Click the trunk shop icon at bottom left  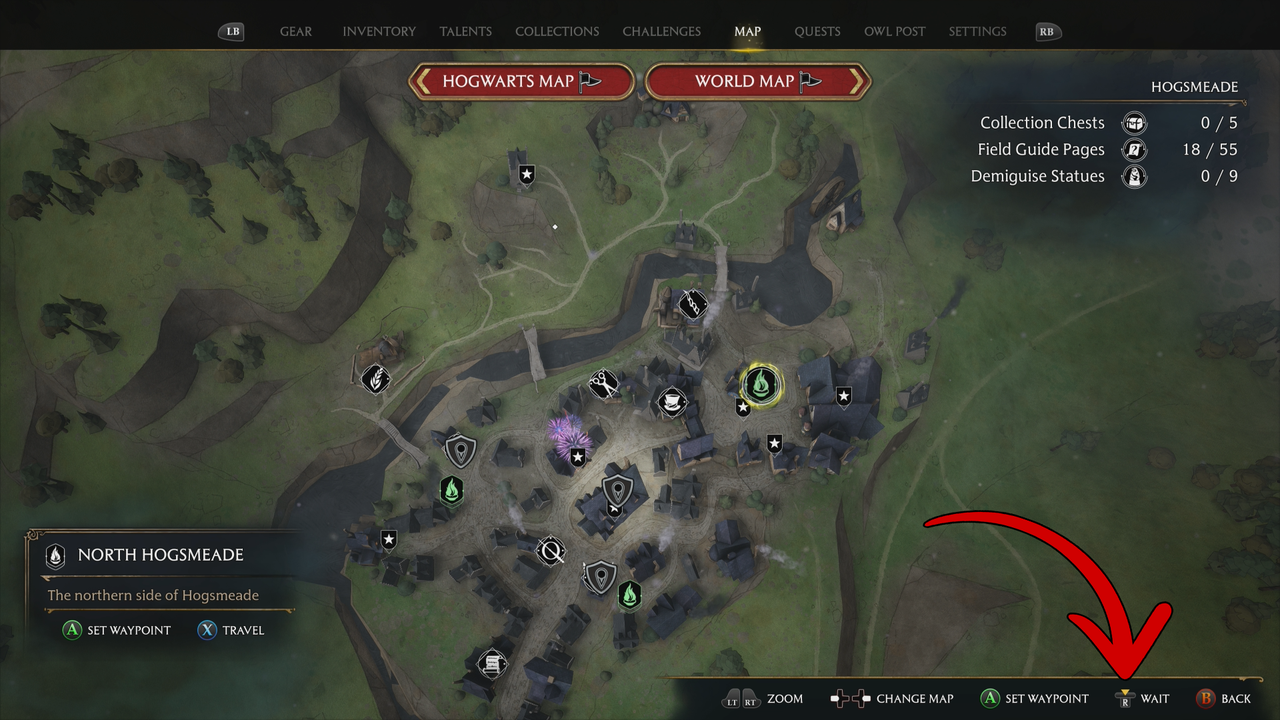[491, 664]
